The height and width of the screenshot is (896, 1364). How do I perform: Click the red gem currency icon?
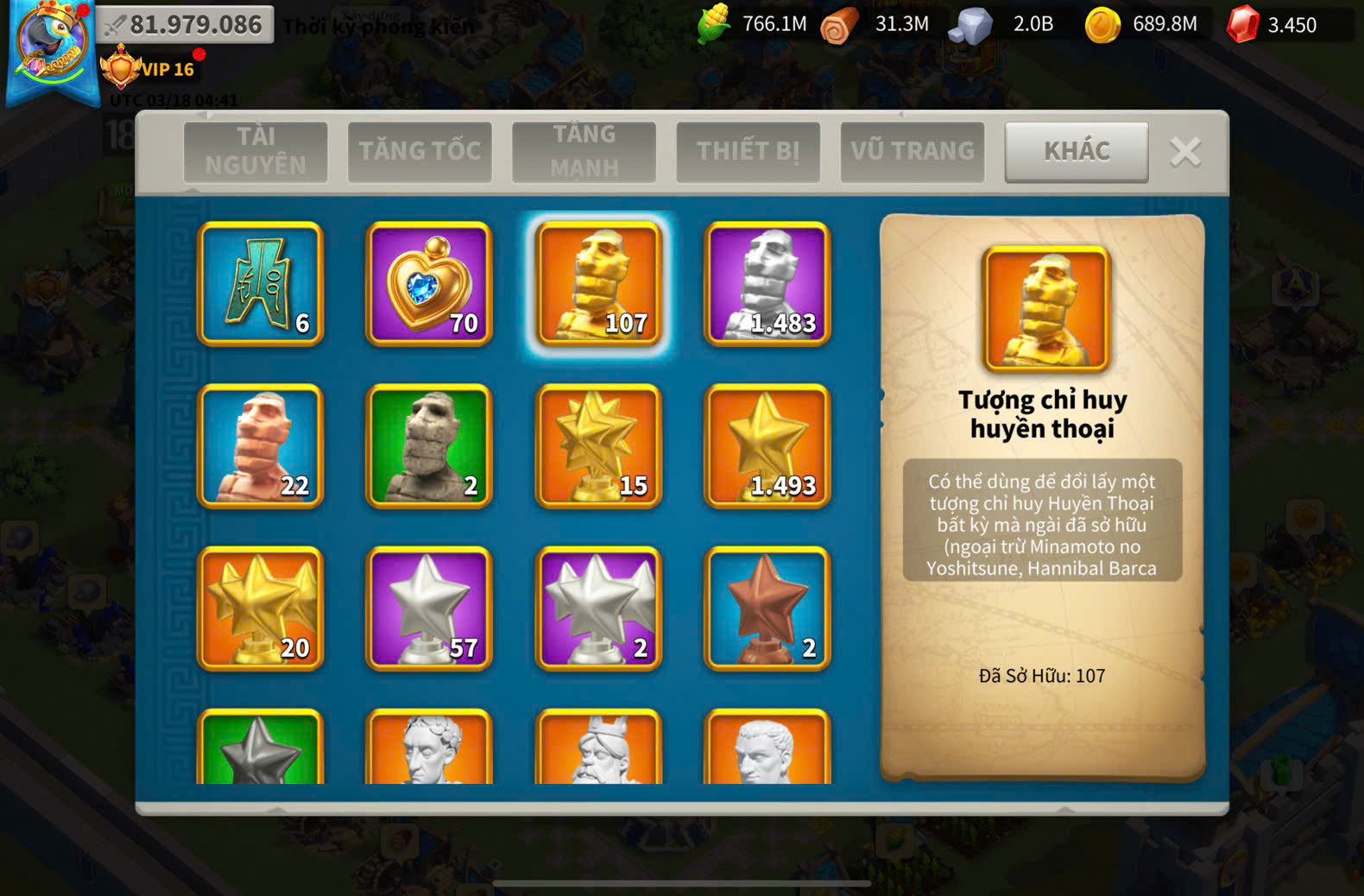tap(1243, 24)
